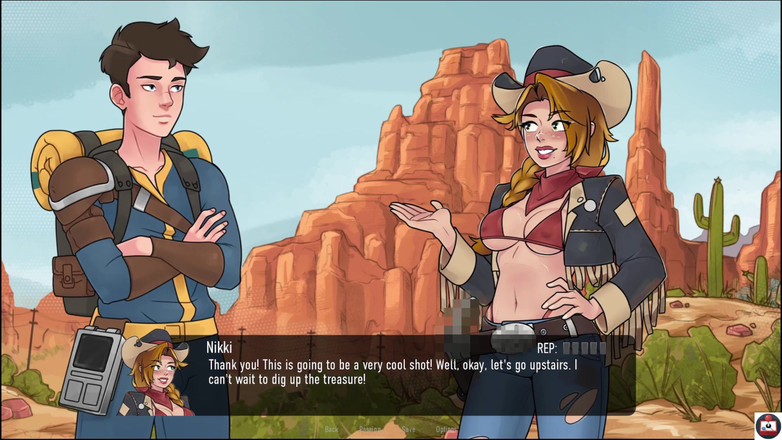This screenshot has width=782, height=440.
Task: Click the dialogue box to continue Nikki's line
Action: (400, 372)
